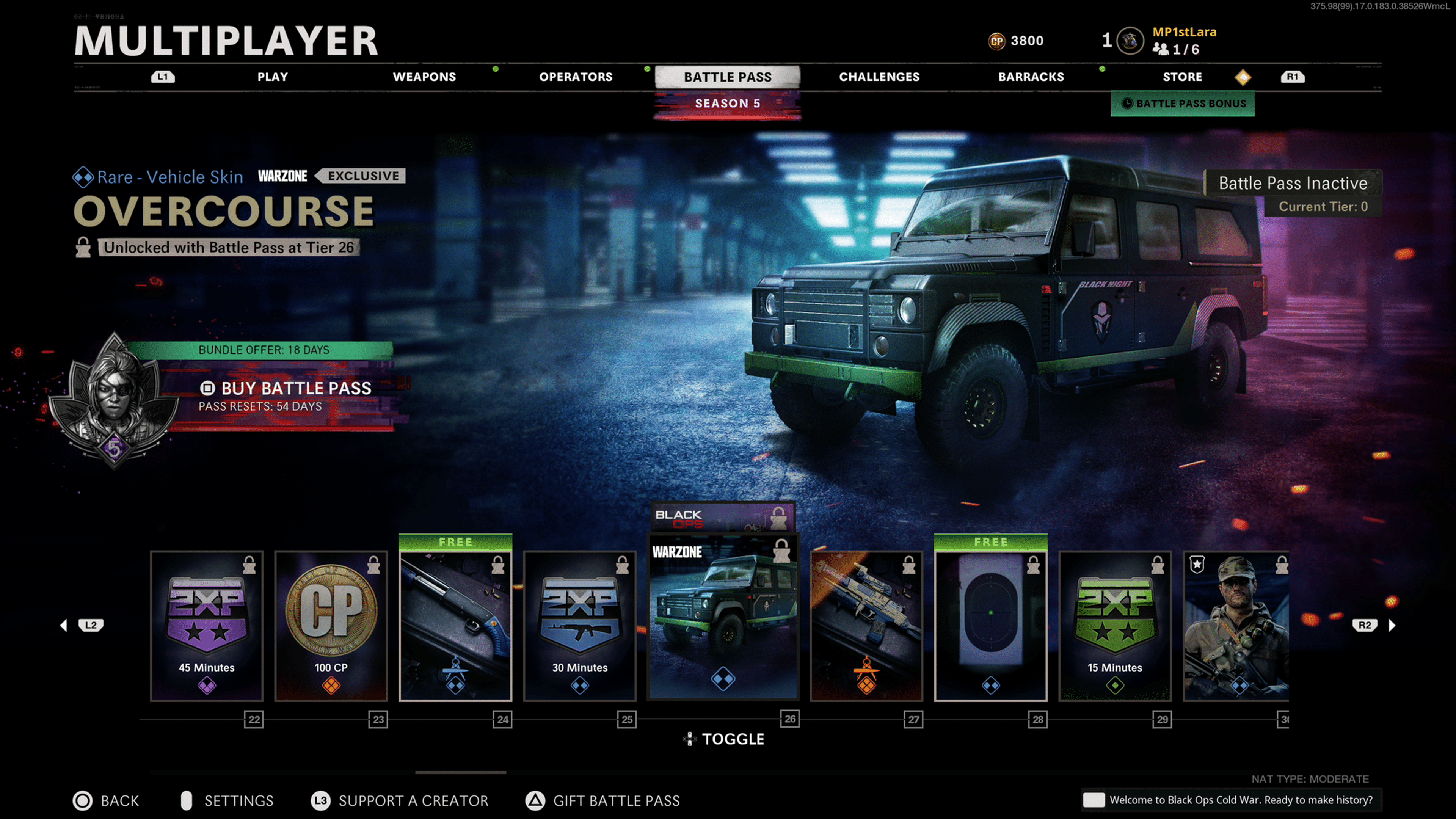This screenshot has width=1456, height=819.
Task: Select the free tier 24 shotgun blueprint
Action: (x=455, y=626)
